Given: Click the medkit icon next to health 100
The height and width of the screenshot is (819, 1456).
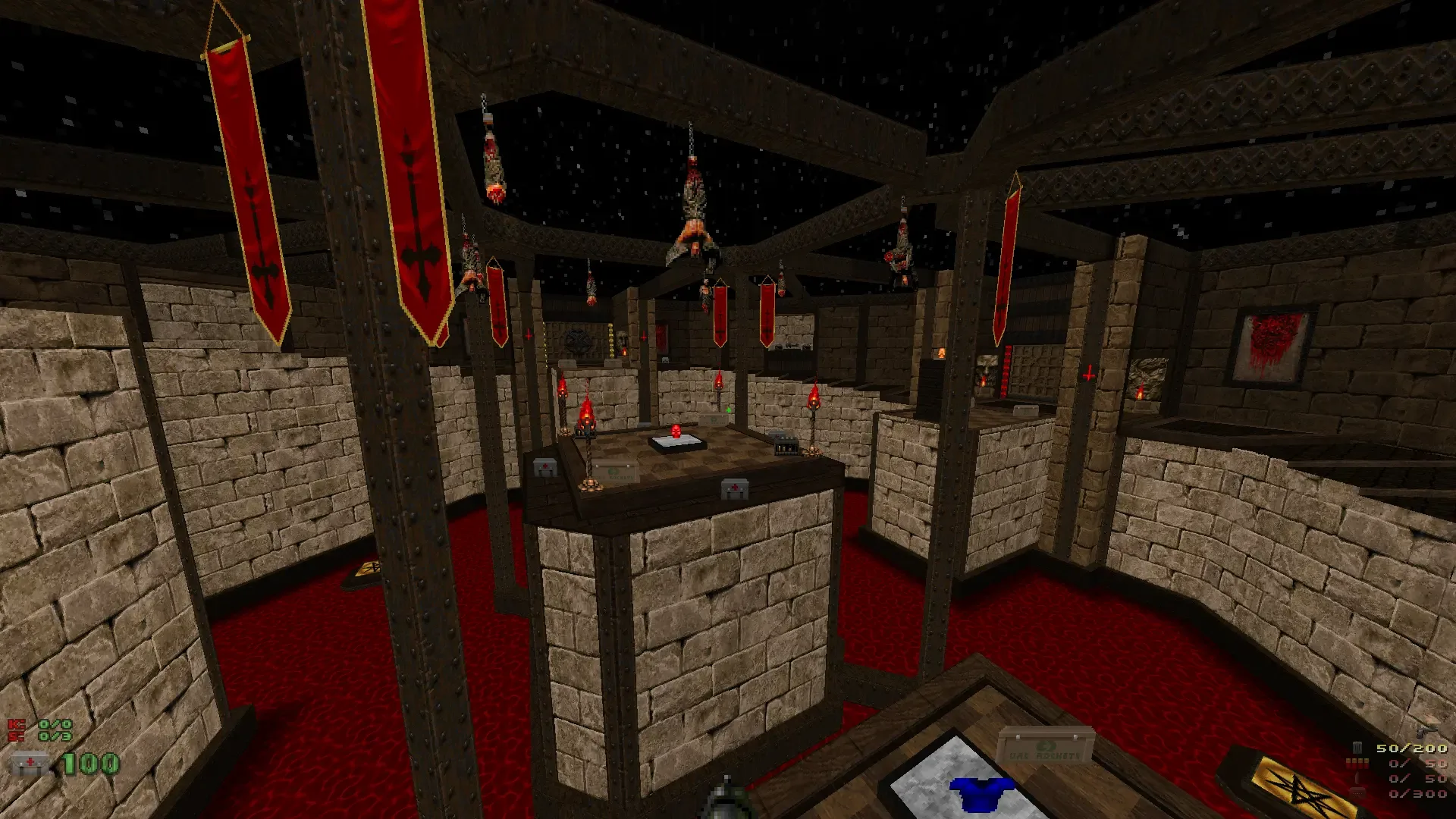Looking at the screenshot, I should [29, 761].
